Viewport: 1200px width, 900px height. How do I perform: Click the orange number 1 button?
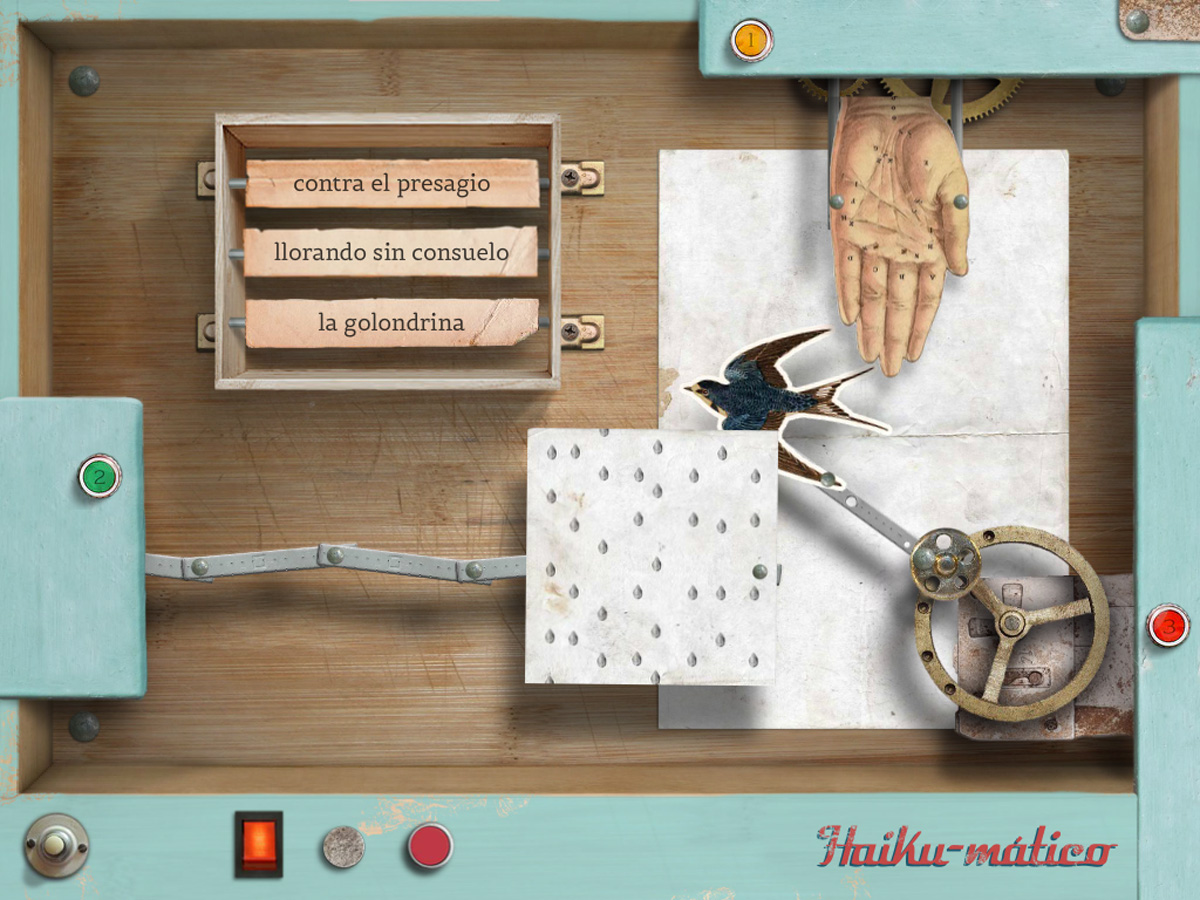pos(750,40)
